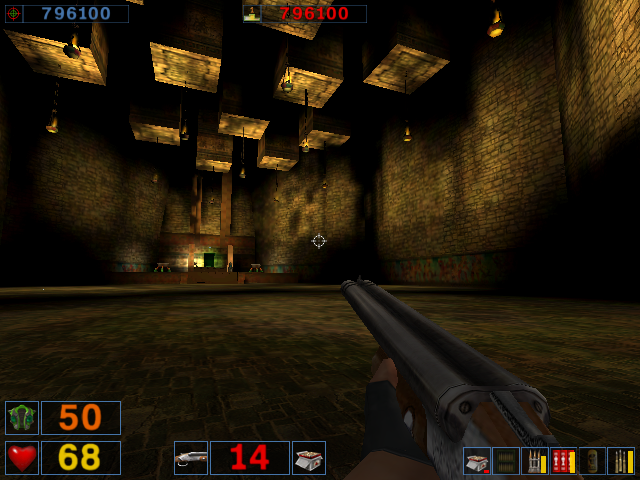This screenshot has height=480, width=640.
Task: Pick the red grenades ammo slot
Action: click(563, 461)
